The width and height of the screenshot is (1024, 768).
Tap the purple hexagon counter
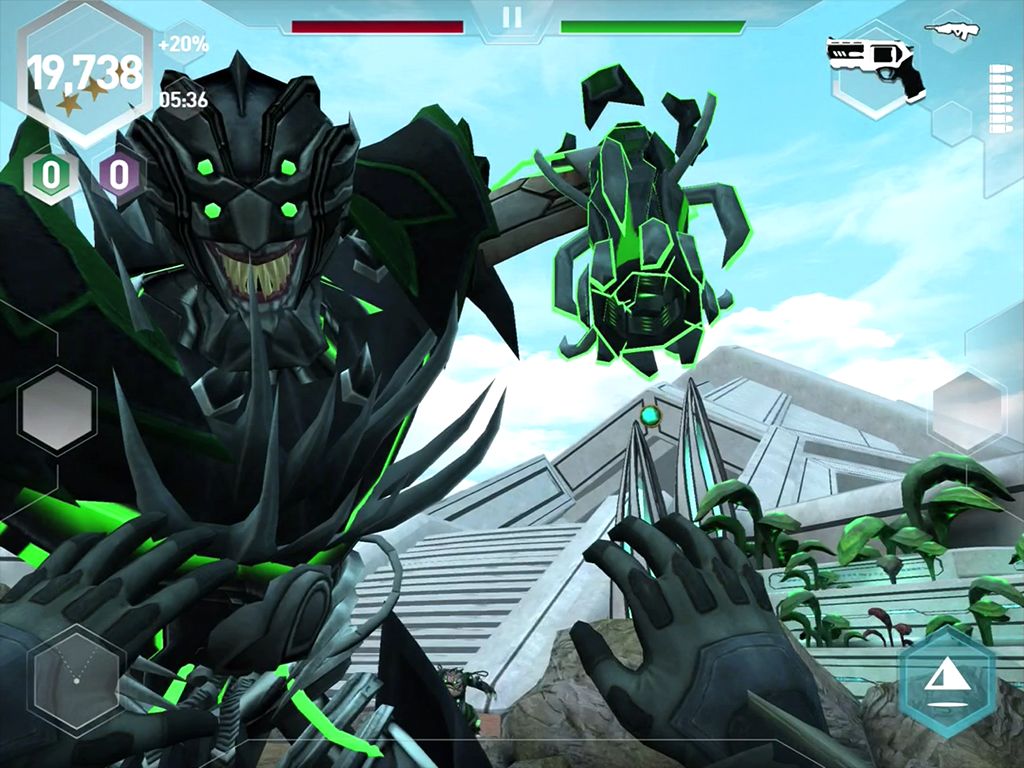click(x=119, y=175)
